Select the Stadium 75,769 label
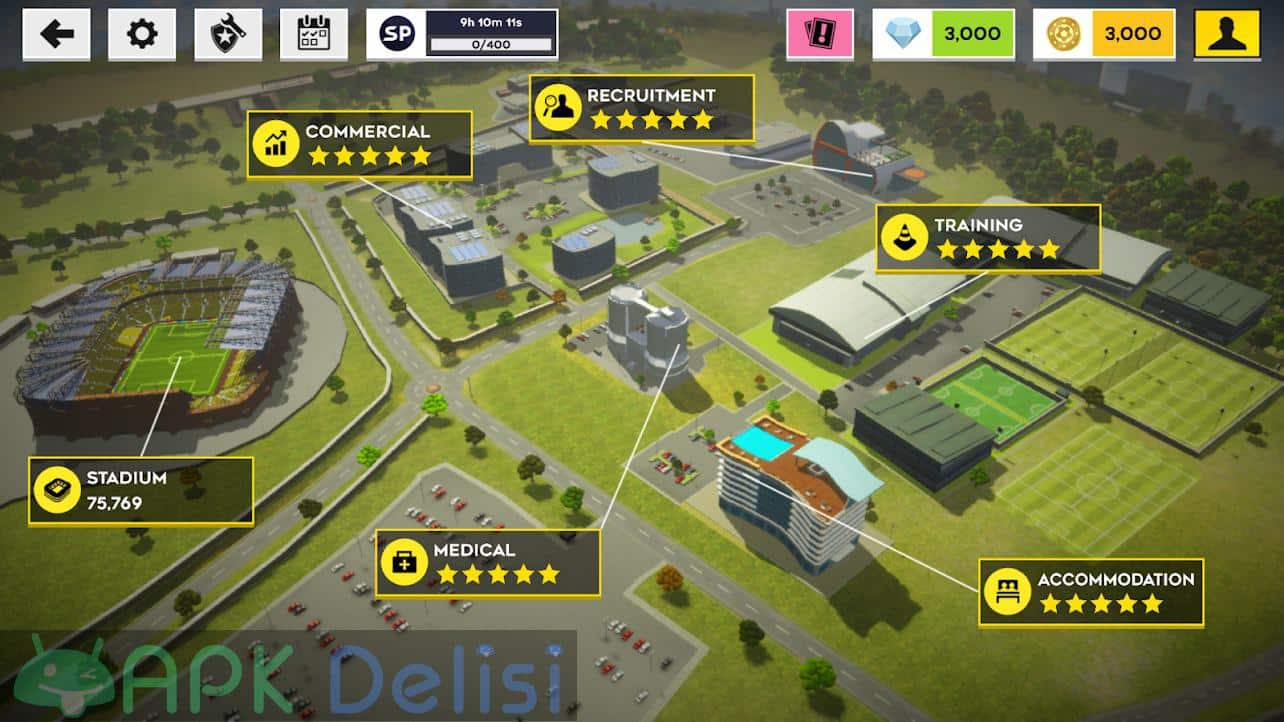 [x=140, y=491]
